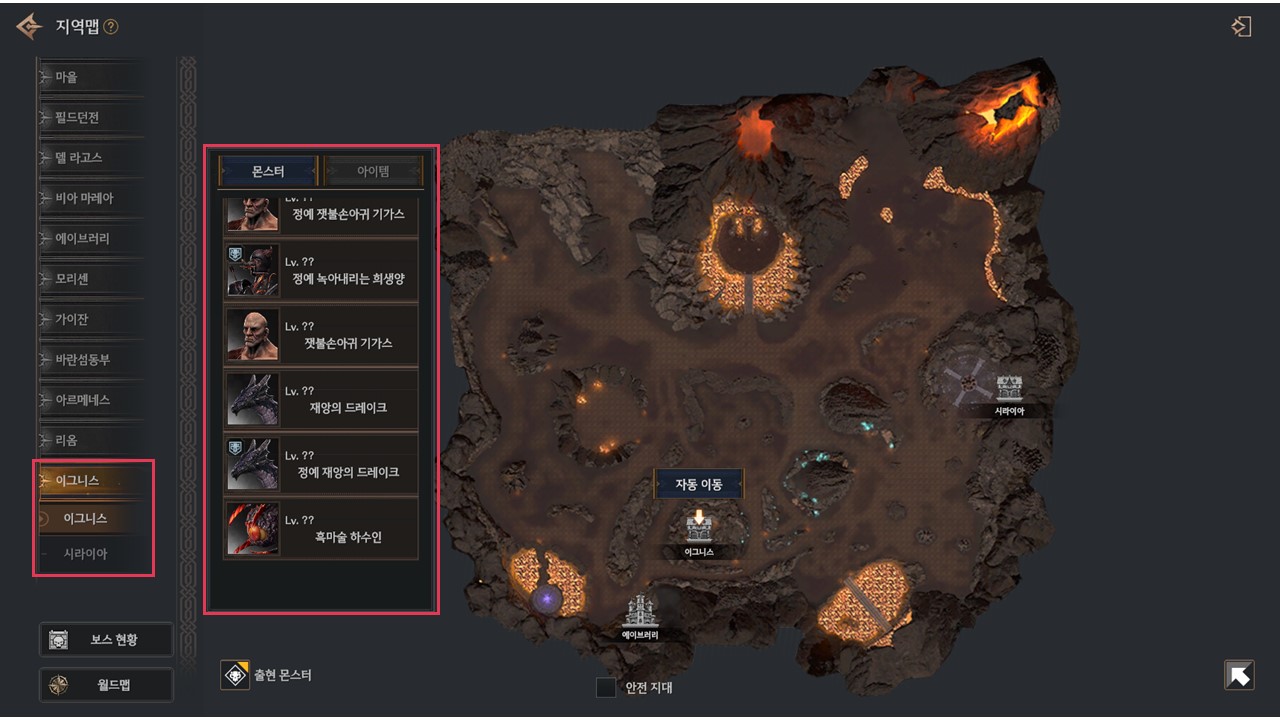Select the 아르메네스 region
1280x720 pixels.
click(90, 400)
